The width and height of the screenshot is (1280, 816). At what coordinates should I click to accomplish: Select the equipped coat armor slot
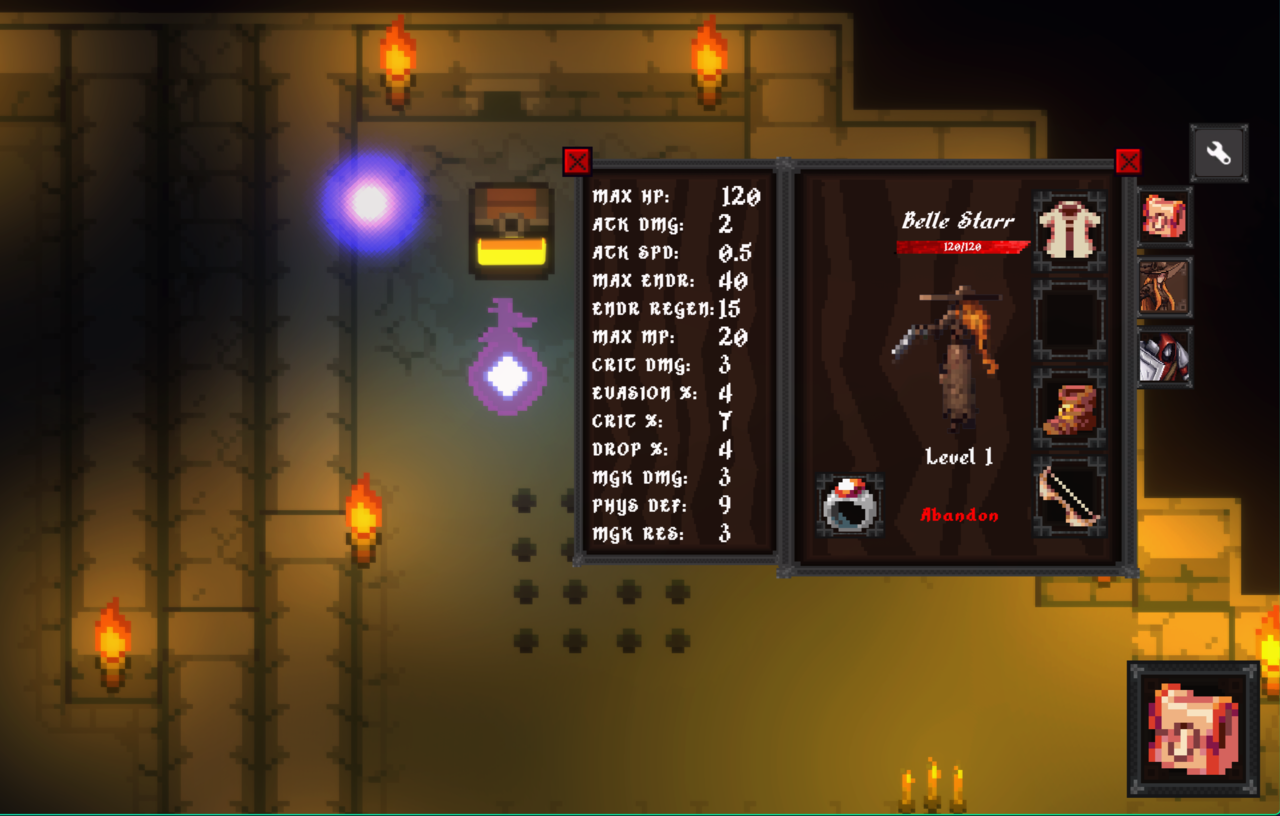pos(1069,231)
